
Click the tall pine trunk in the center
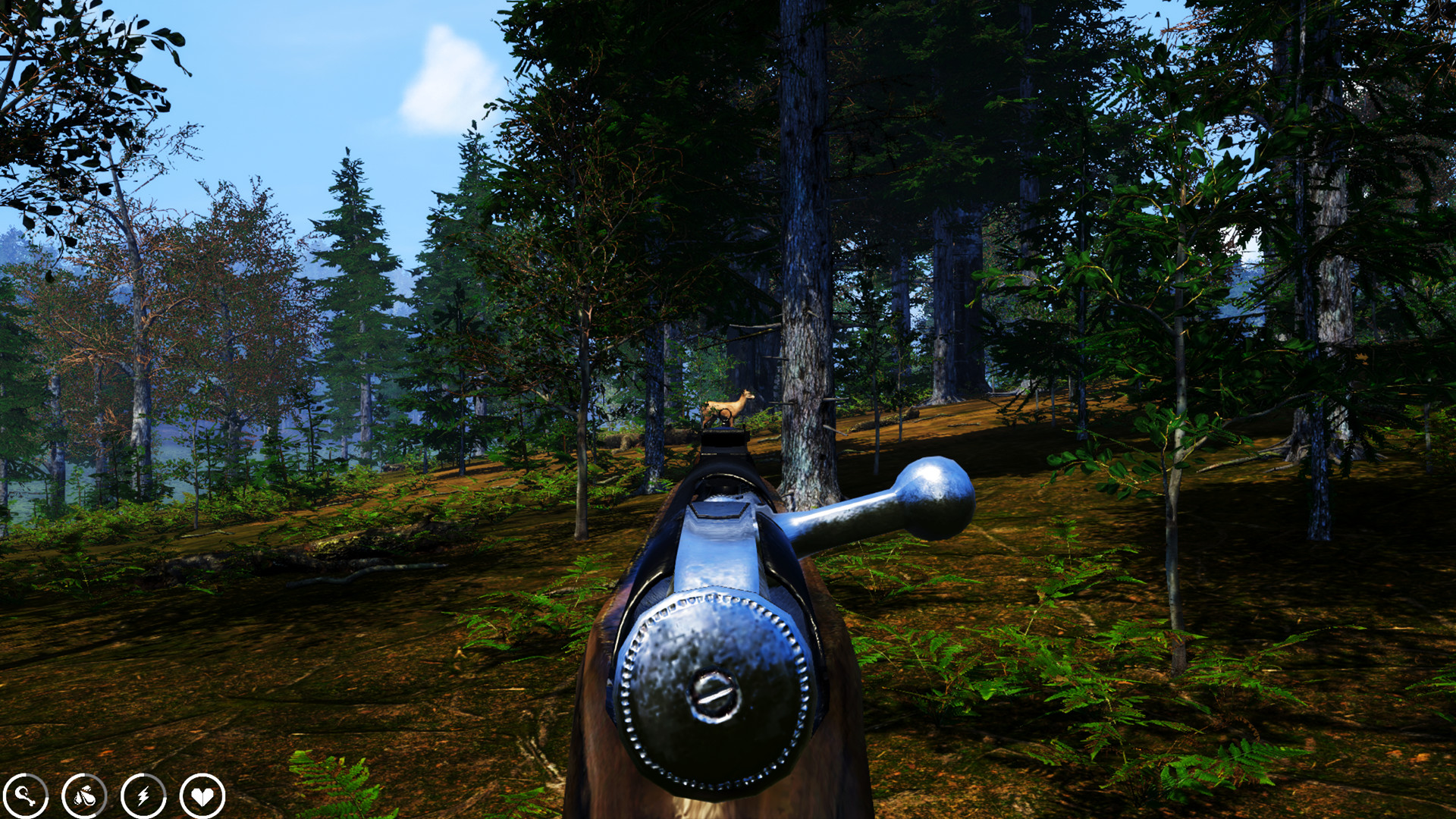[800, 265]
